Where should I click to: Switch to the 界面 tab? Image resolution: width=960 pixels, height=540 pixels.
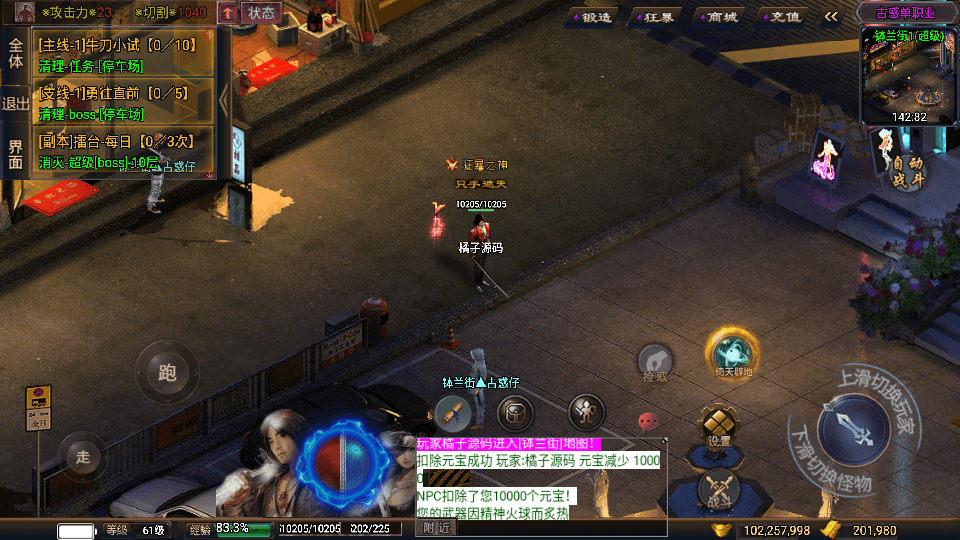16,154
